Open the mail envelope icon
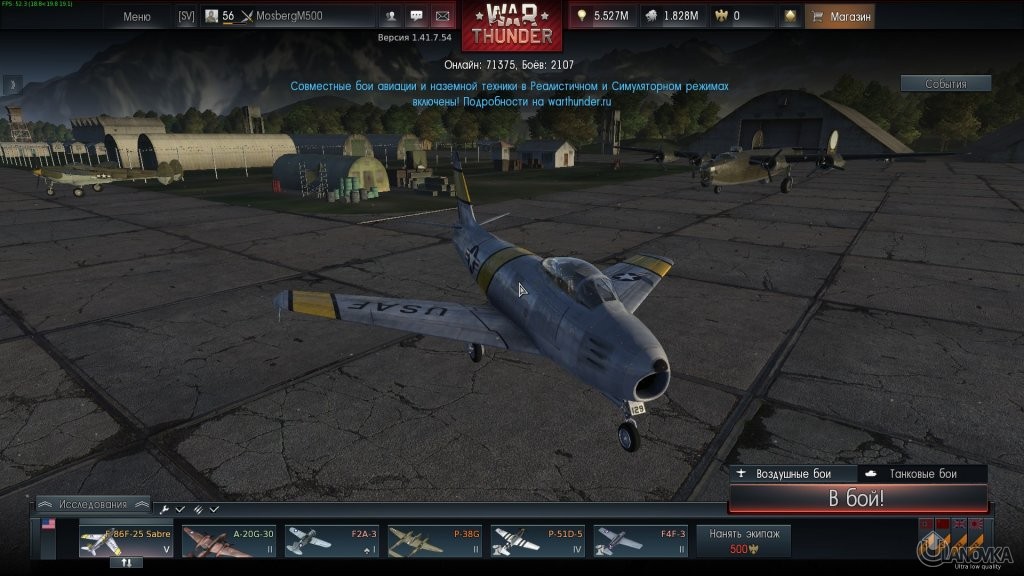This screenshot has width=1024, height=576. (x=441, y=16)
